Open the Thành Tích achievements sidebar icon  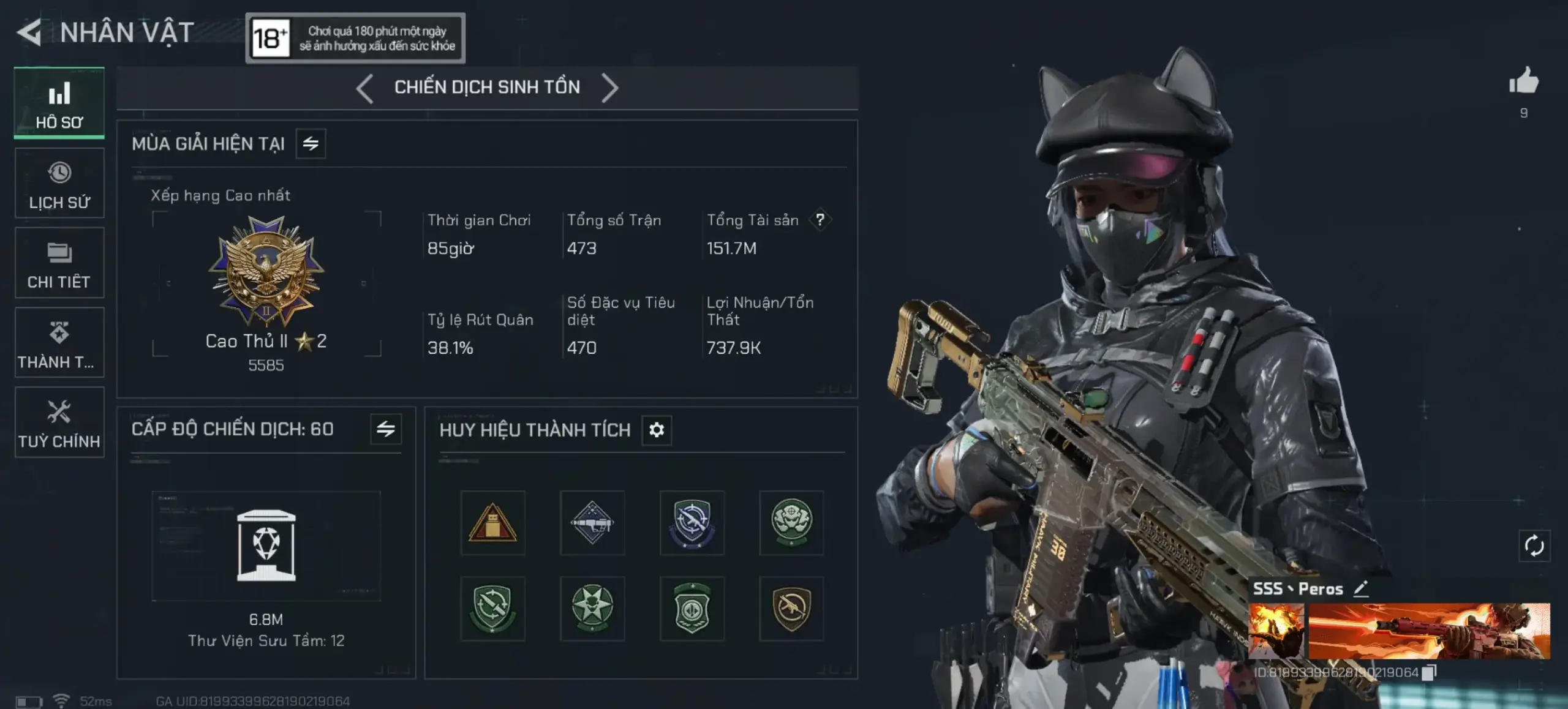(59, 342)
